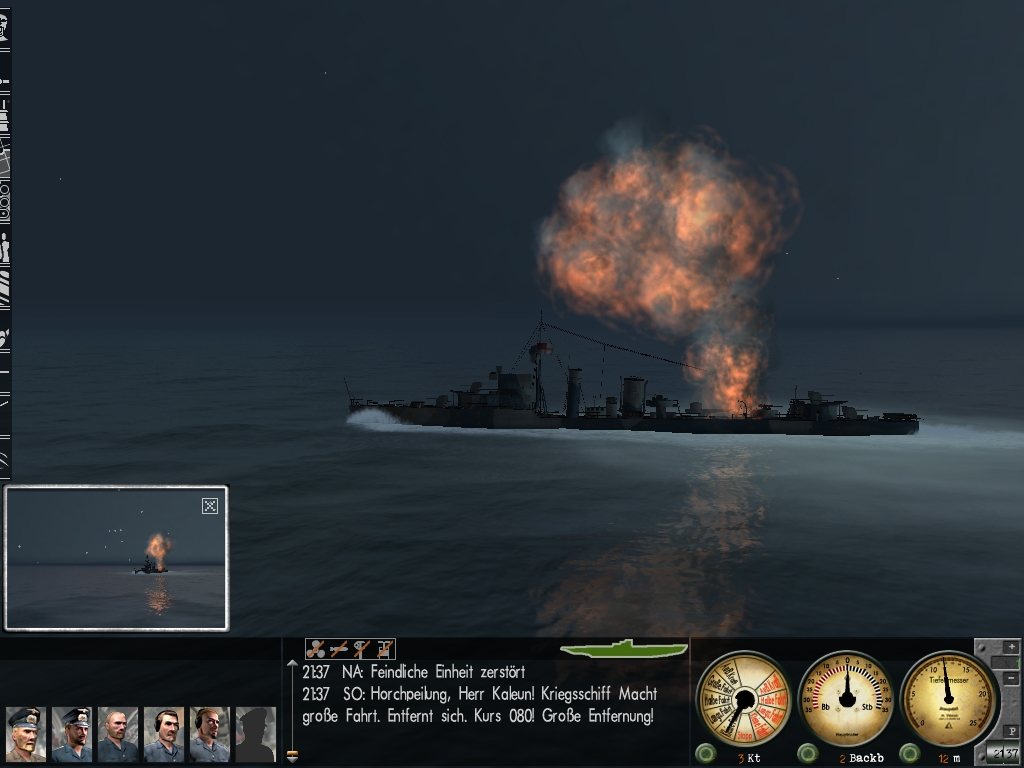Click the 21:37 clock display
This screenshot has width=1024, height=768.
(x=1003, y=753)
